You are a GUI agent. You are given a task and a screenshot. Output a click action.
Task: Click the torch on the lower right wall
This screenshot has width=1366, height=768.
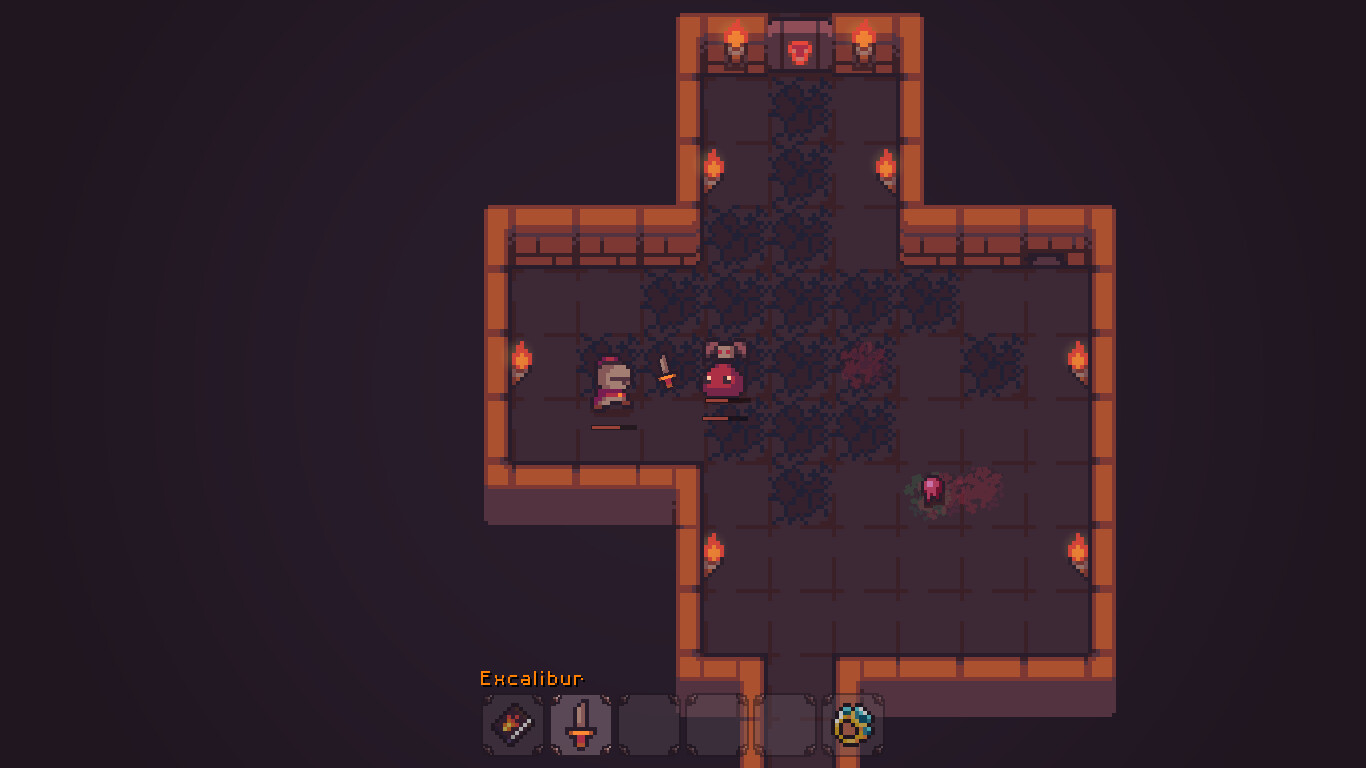click(x=1079, y=552)
